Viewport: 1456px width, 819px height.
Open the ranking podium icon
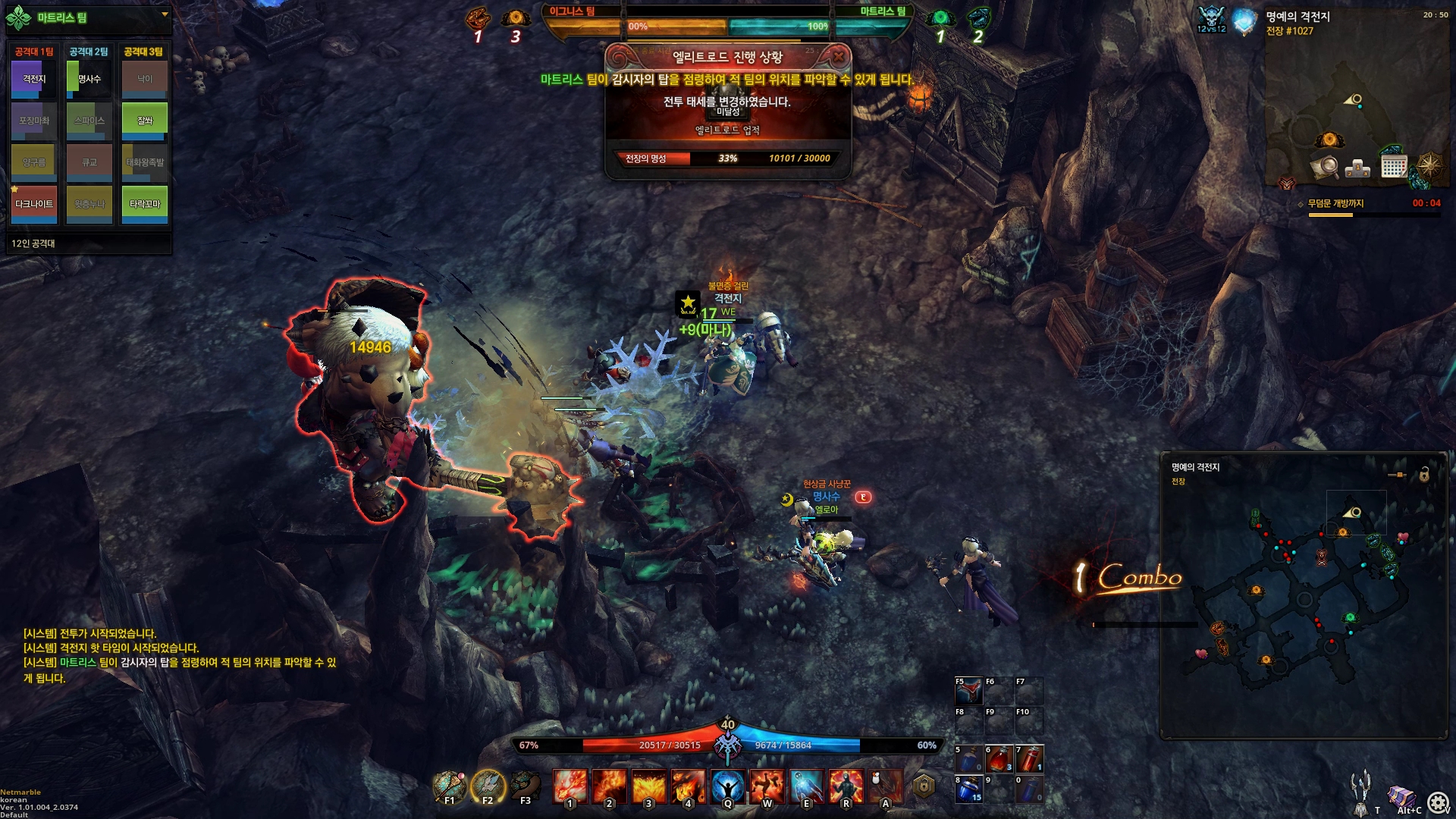[1357, 168]
